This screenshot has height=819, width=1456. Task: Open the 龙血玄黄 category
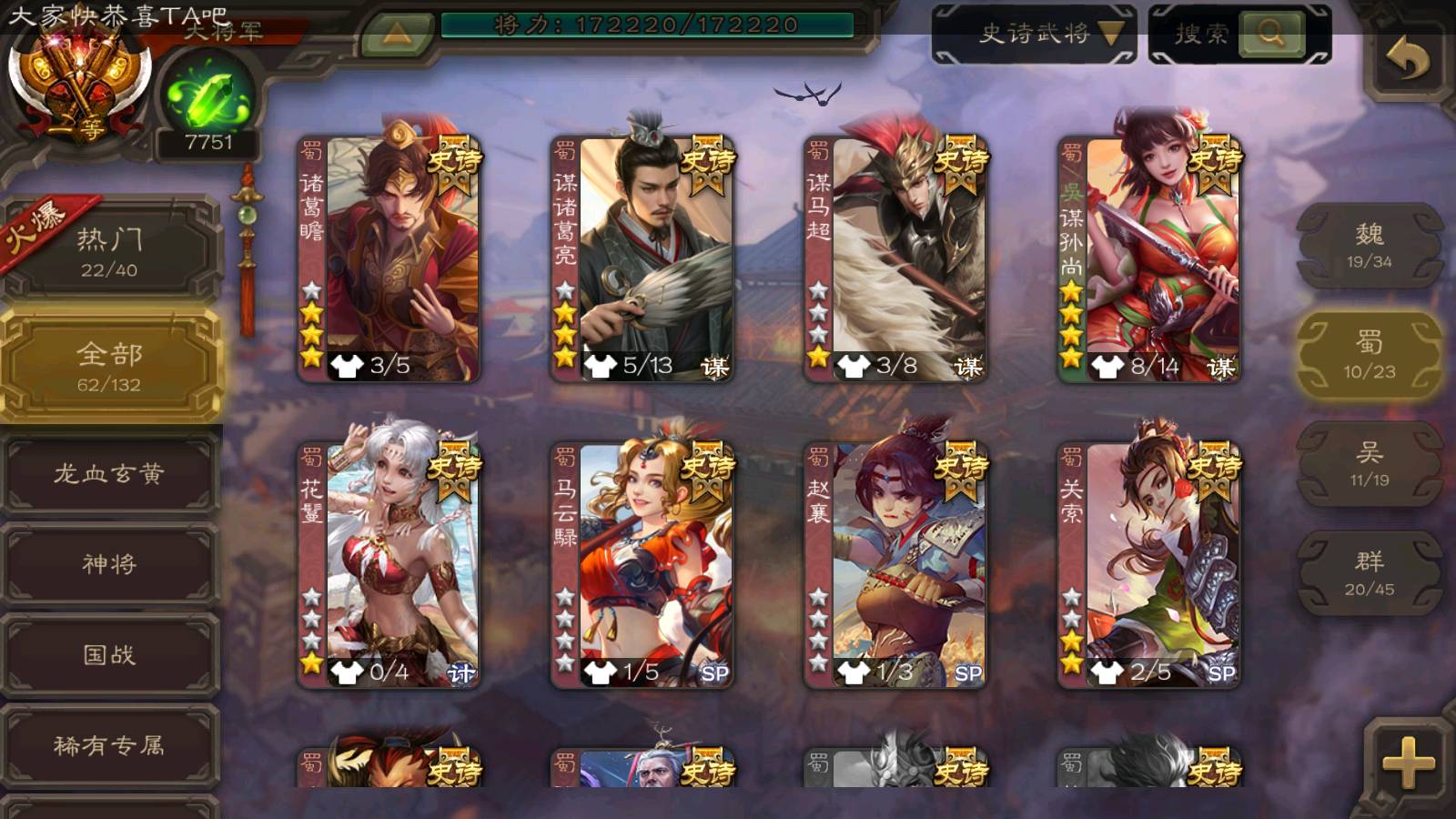pyautogui.click(x=109, y=473)
